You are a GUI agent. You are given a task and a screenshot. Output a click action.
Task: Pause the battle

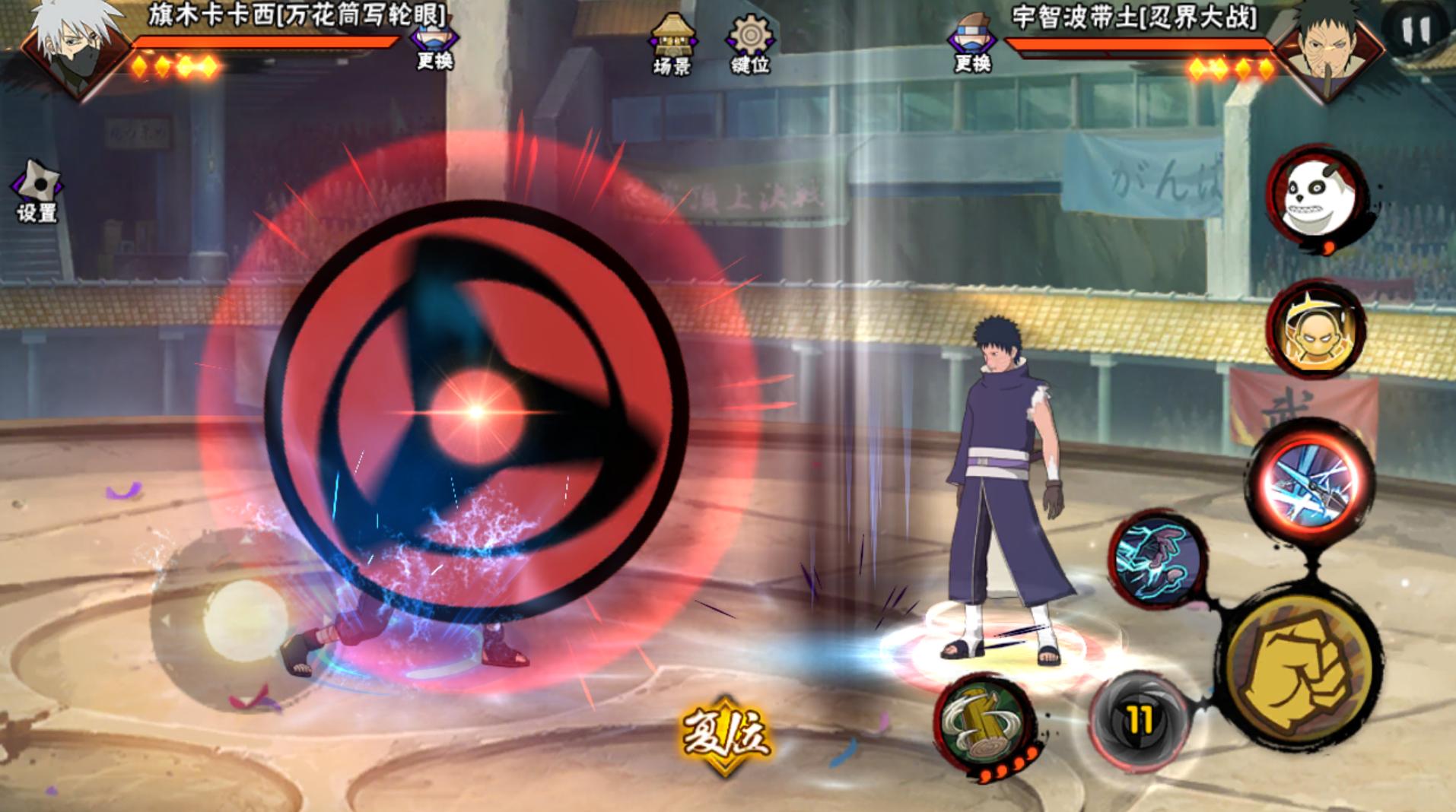[1415, 30]
